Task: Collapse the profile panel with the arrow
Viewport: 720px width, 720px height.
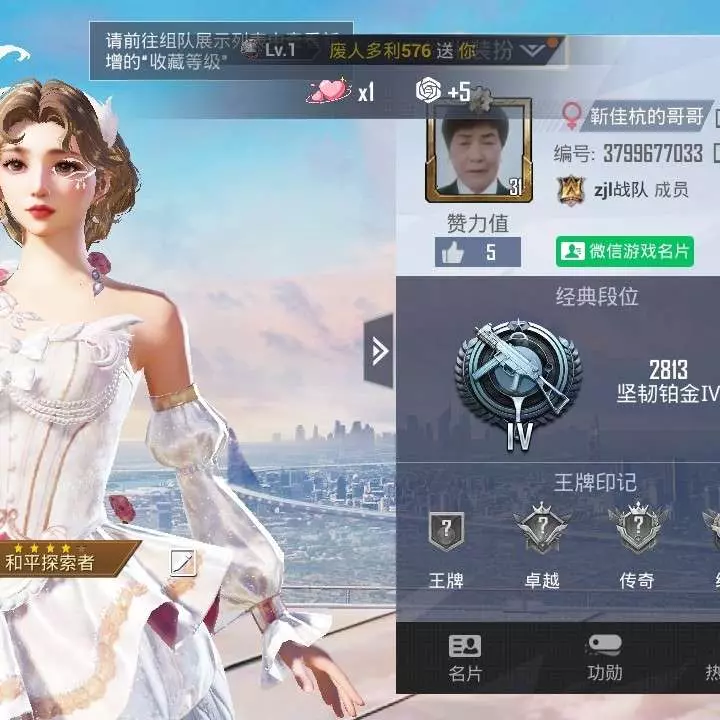Action: (x=379, y=351)
